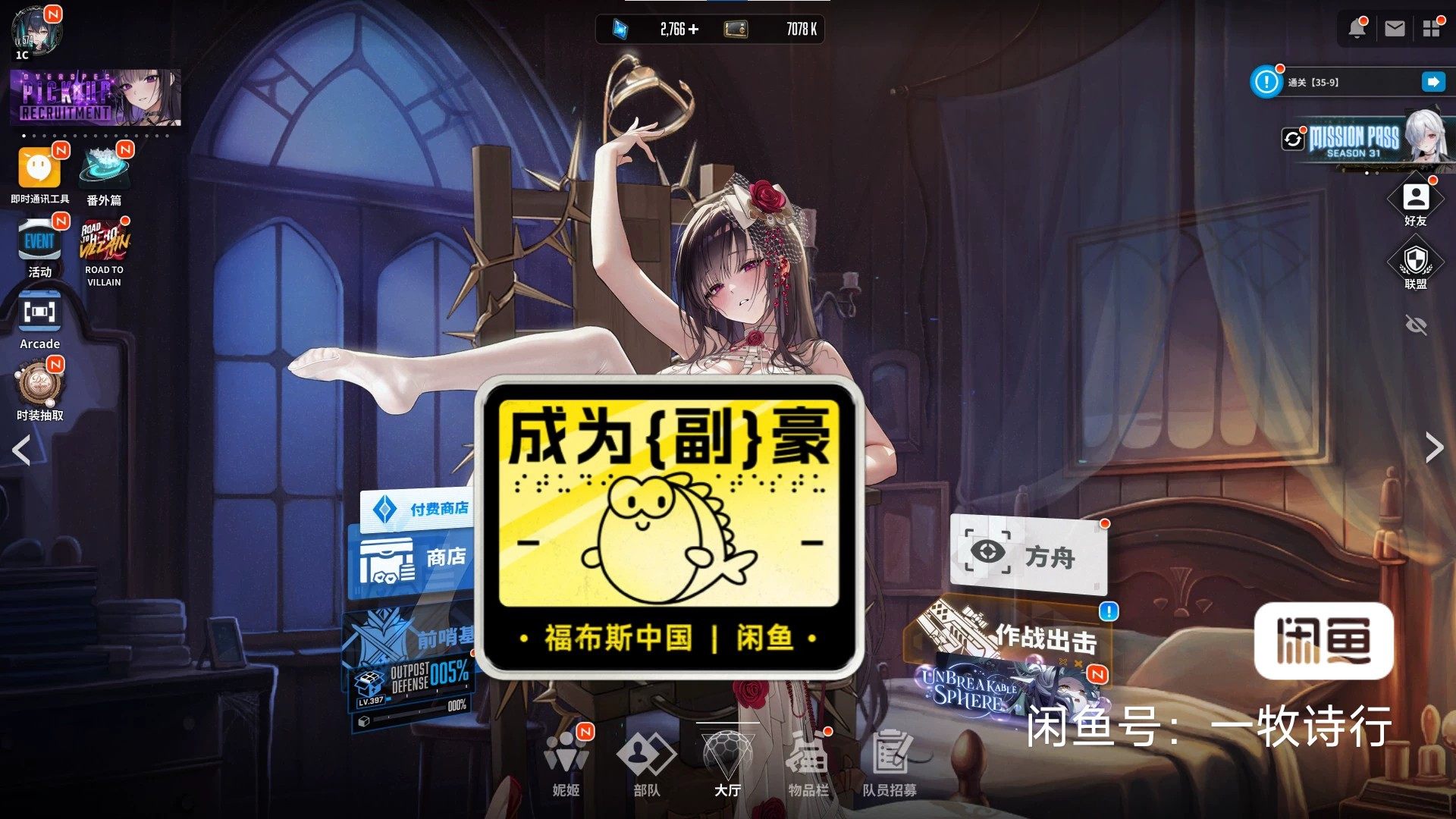
Task: Open the 物品栏 inventory tab
Action: 811,758
